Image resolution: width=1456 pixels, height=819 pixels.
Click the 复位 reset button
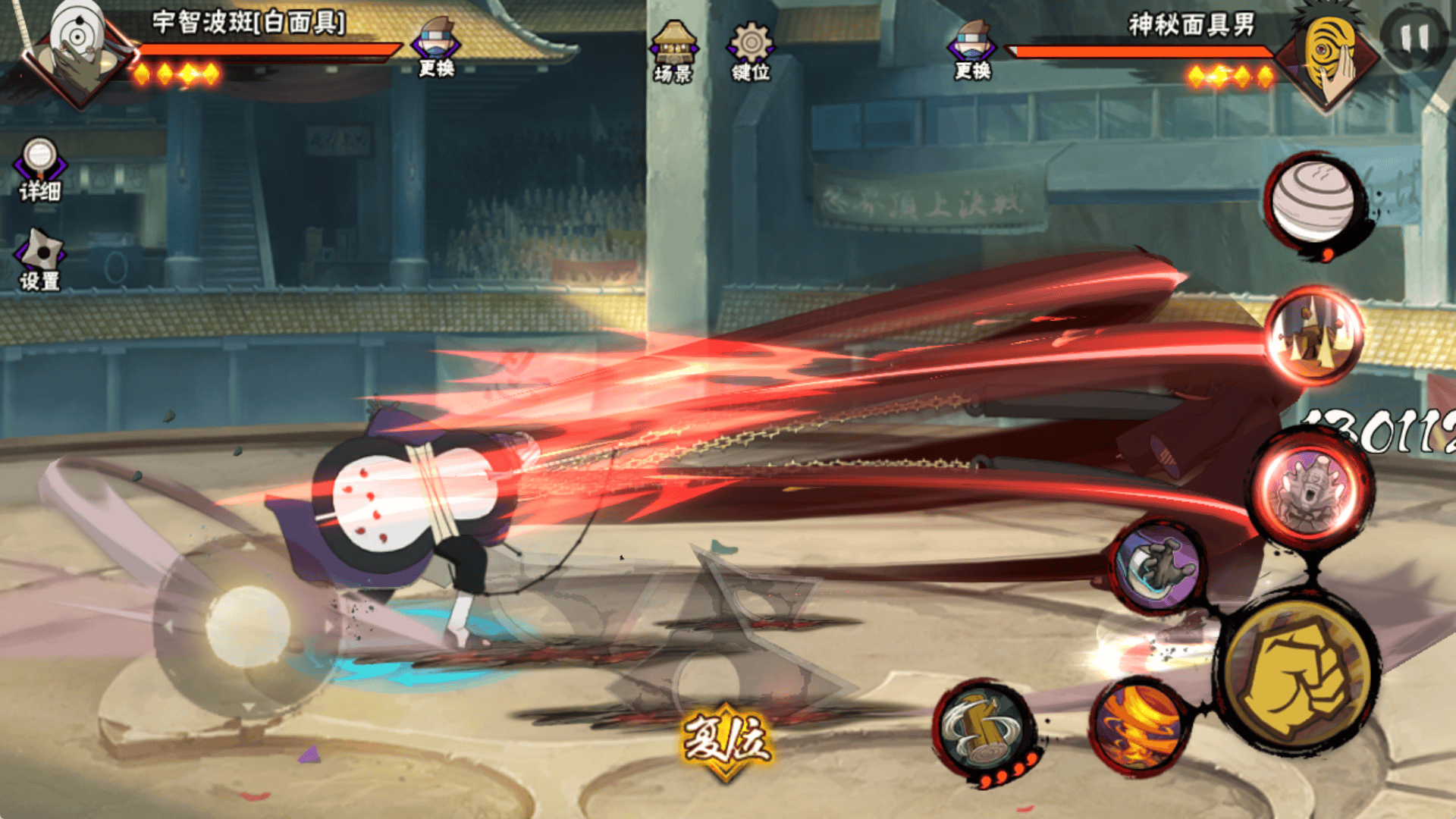tap(726, 742)
